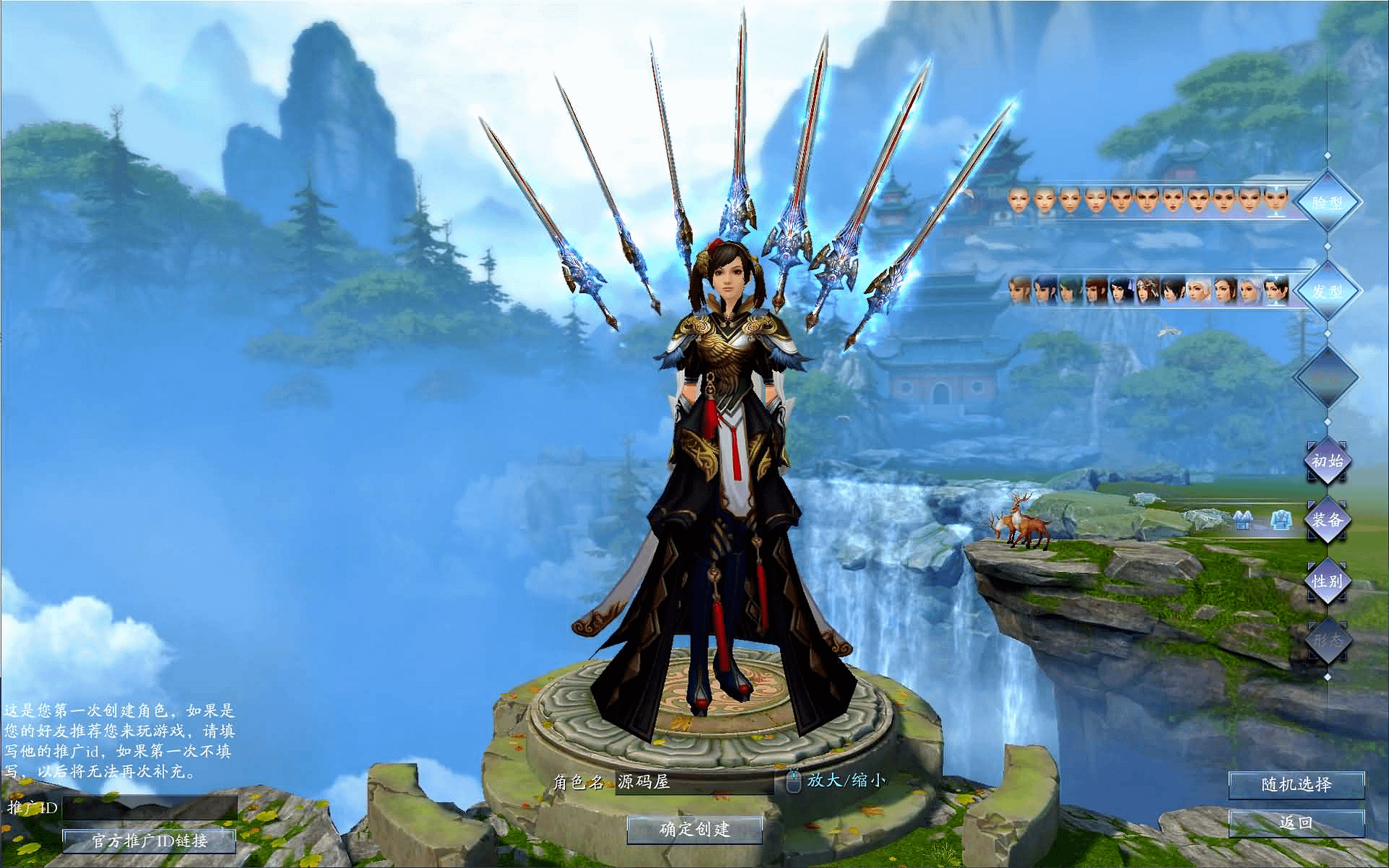Focus the 推广ID input field

[x=150, y=807]
